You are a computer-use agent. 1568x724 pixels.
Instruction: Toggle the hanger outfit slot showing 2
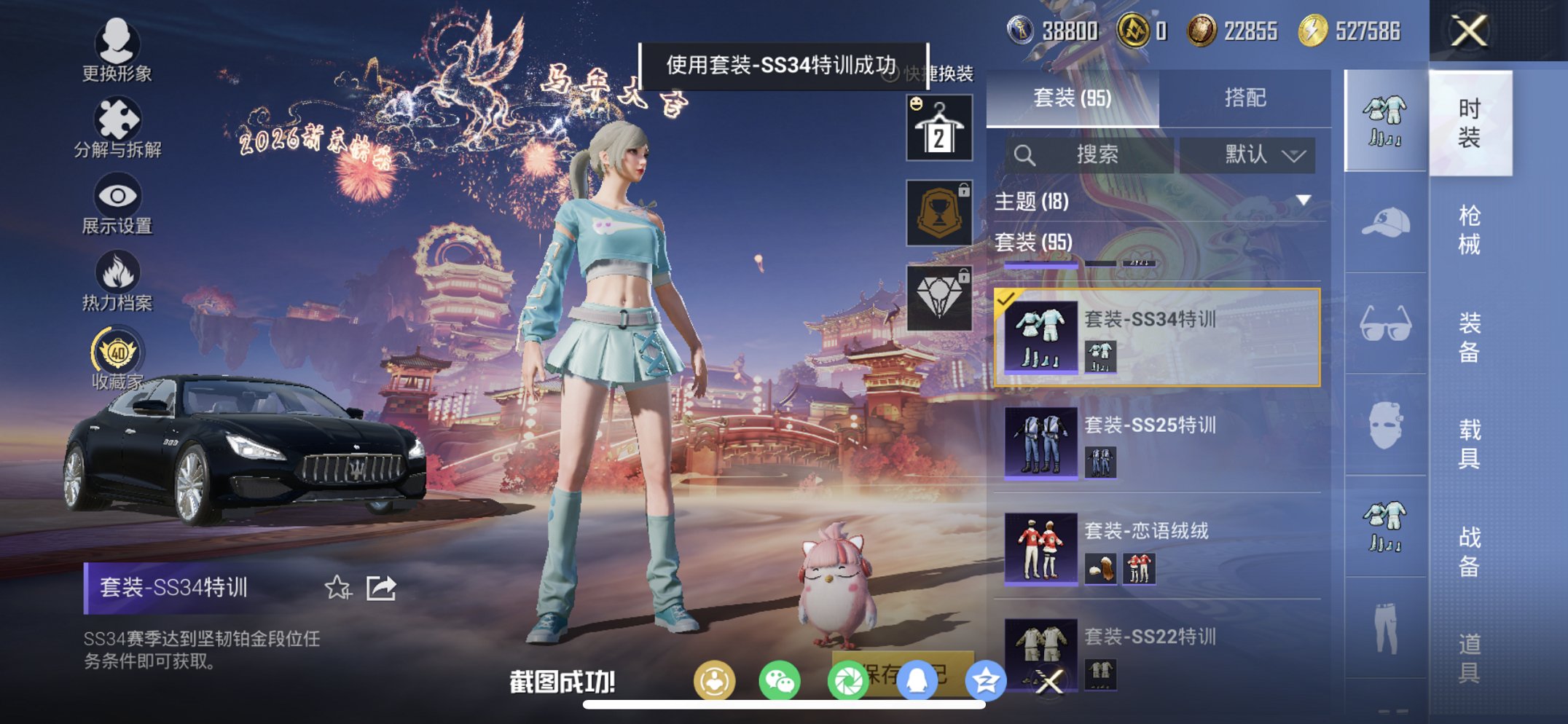(938, 130)
